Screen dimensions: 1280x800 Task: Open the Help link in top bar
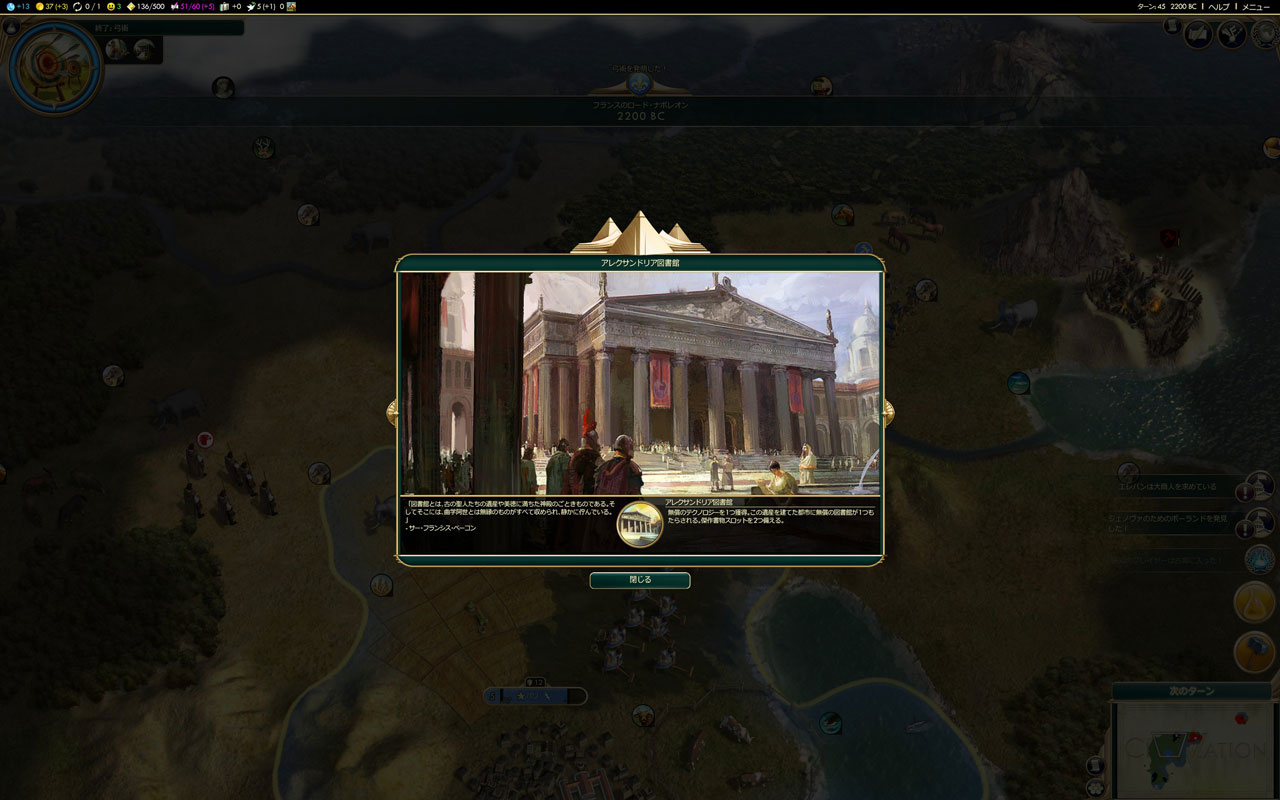(x=1218, y=7)
